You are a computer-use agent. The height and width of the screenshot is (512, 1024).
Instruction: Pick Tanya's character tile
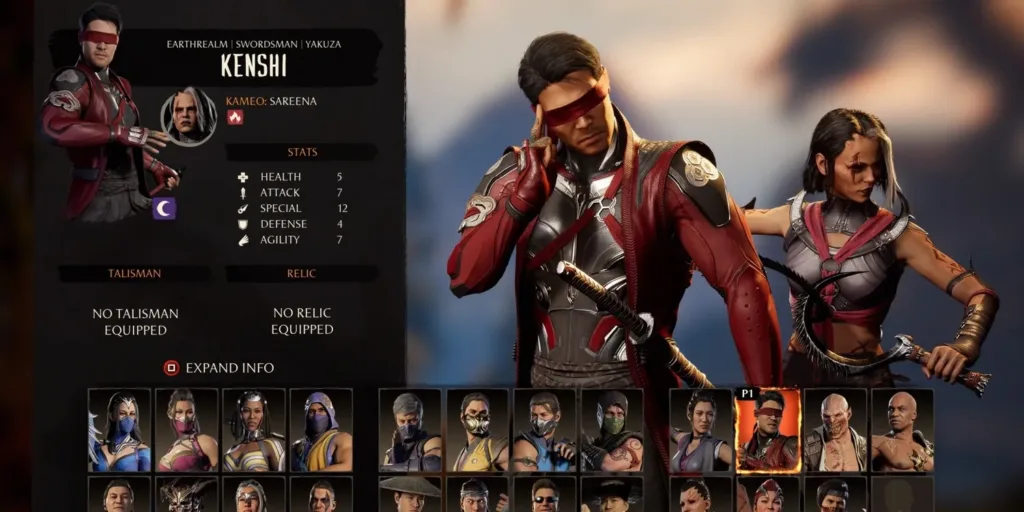(x=253, y=430)
